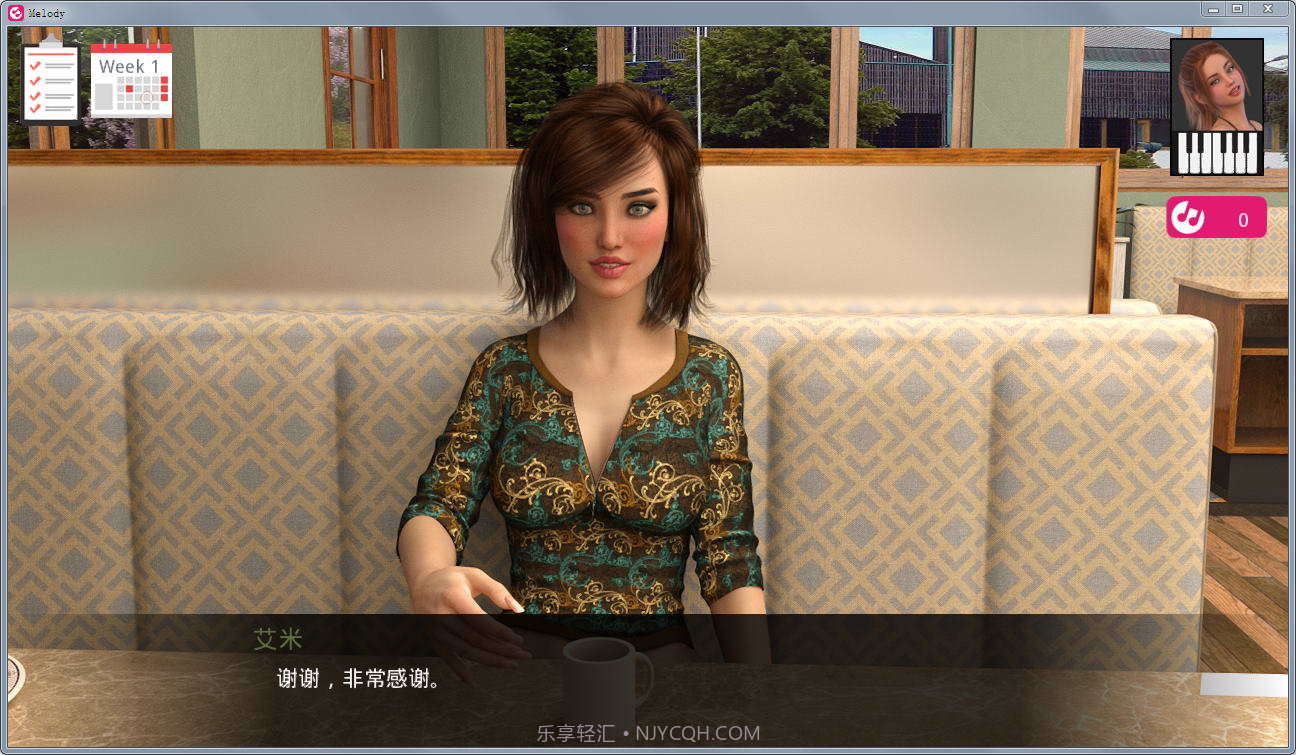Click the speaker name 艾米
Image resolution: width=1296 pixels, height=755 pixels.
[278, 640]
